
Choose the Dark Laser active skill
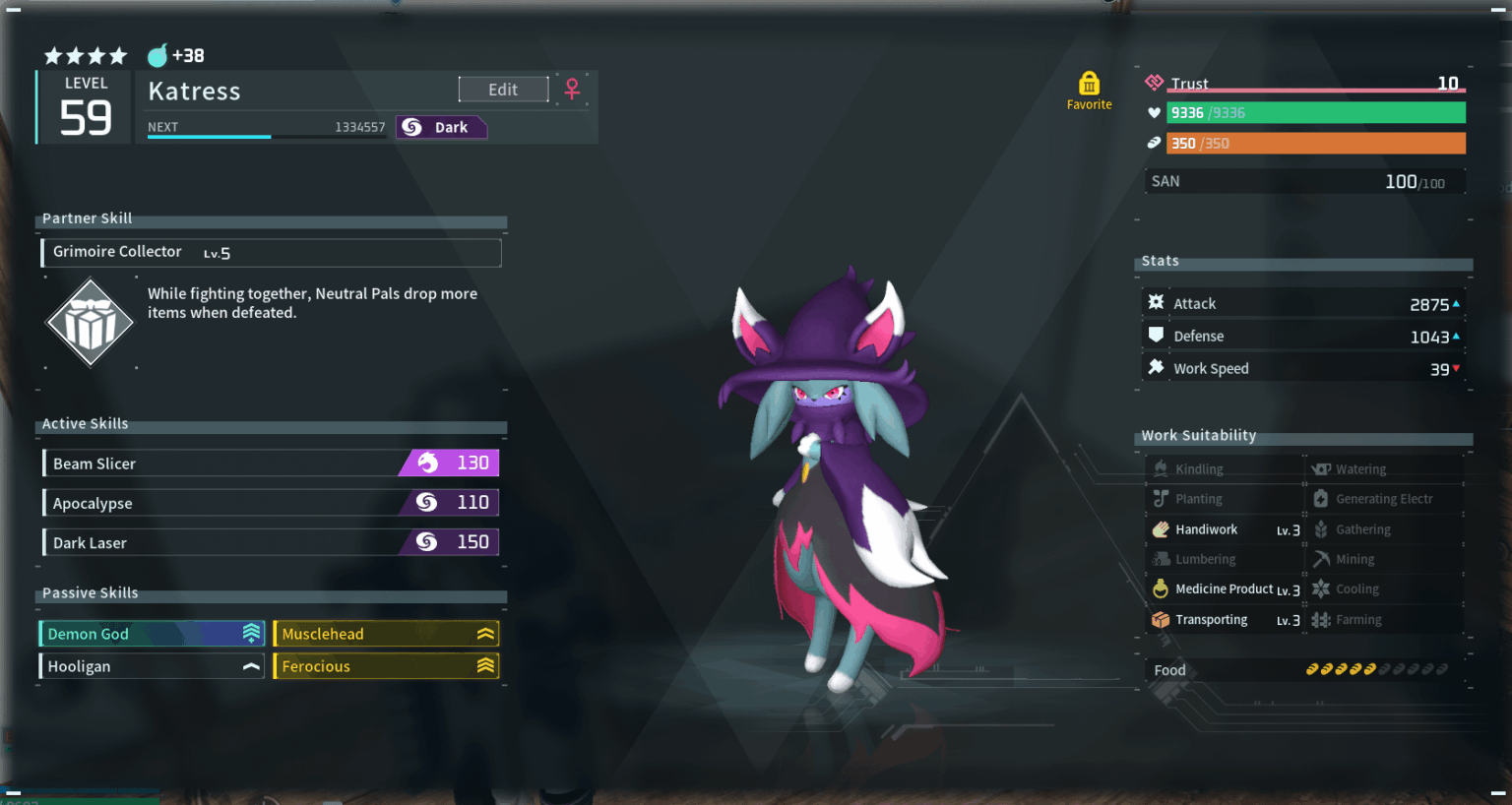coord(271,542)
